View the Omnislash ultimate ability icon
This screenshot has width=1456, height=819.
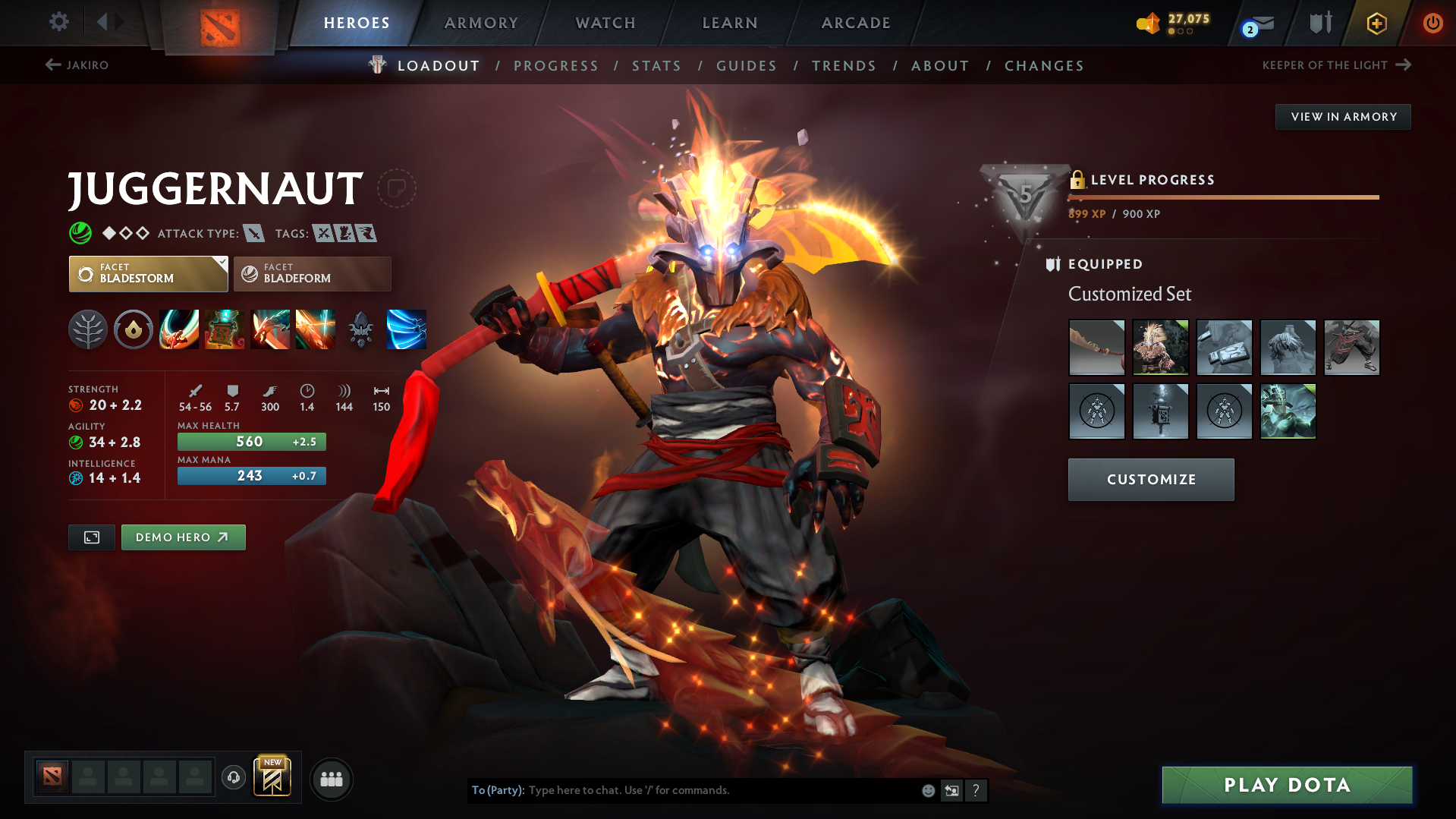pos(406,329)
